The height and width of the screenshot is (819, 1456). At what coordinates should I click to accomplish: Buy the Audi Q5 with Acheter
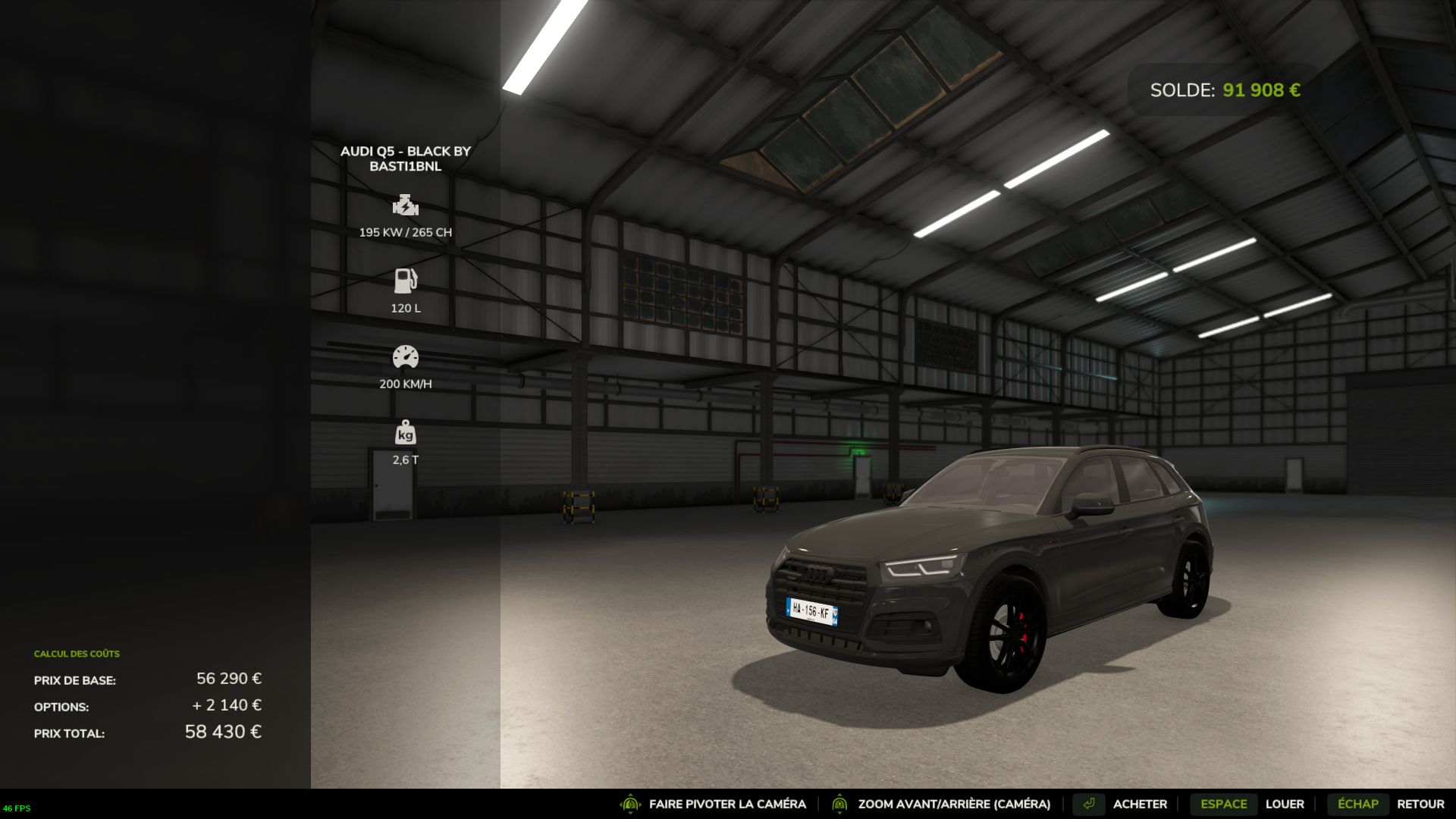coord(1139,804)
